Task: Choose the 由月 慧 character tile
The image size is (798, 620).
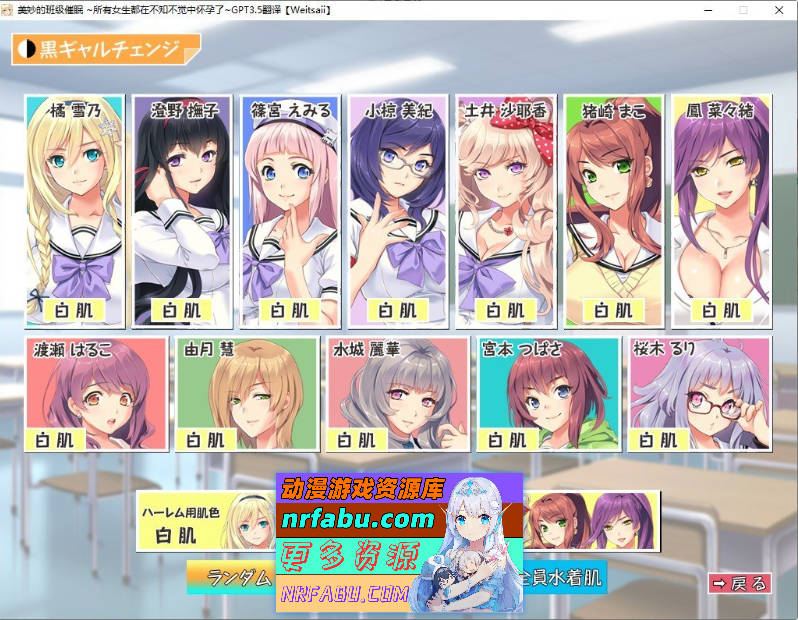Action: coord(246,394)
